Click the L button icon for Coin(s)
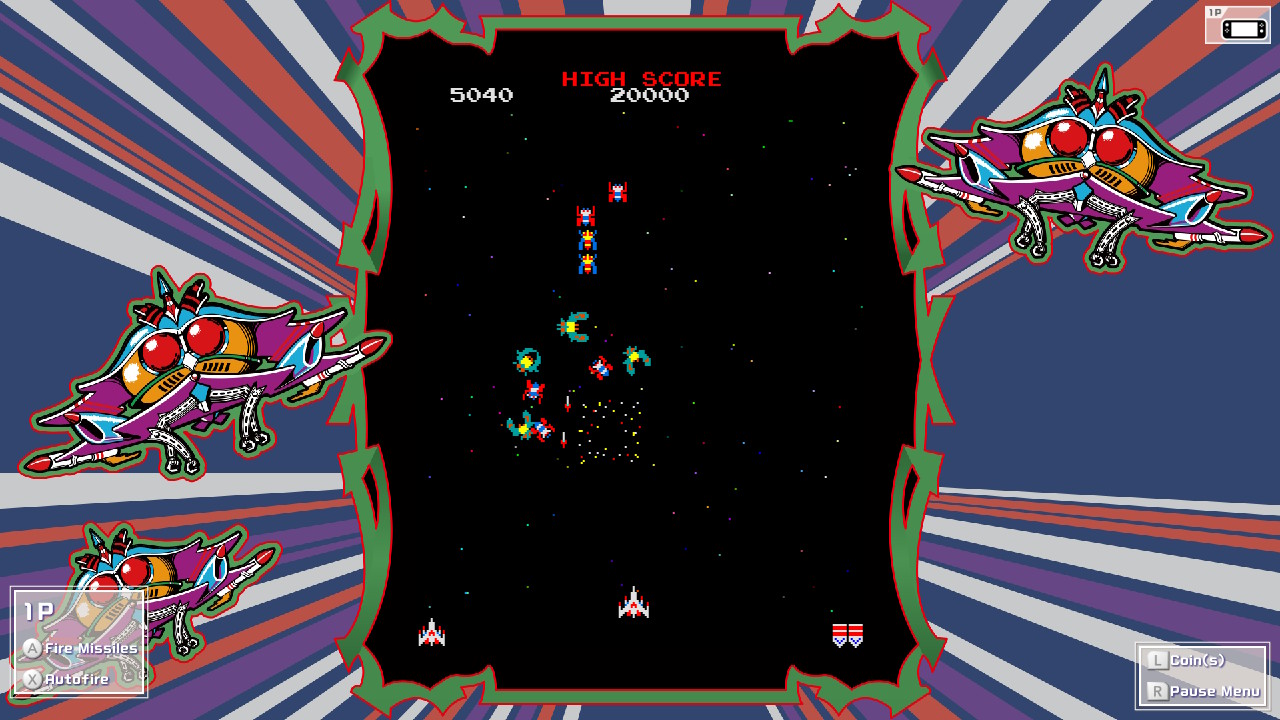This screenshot has height=720, width=1280. pos(1156,659)
